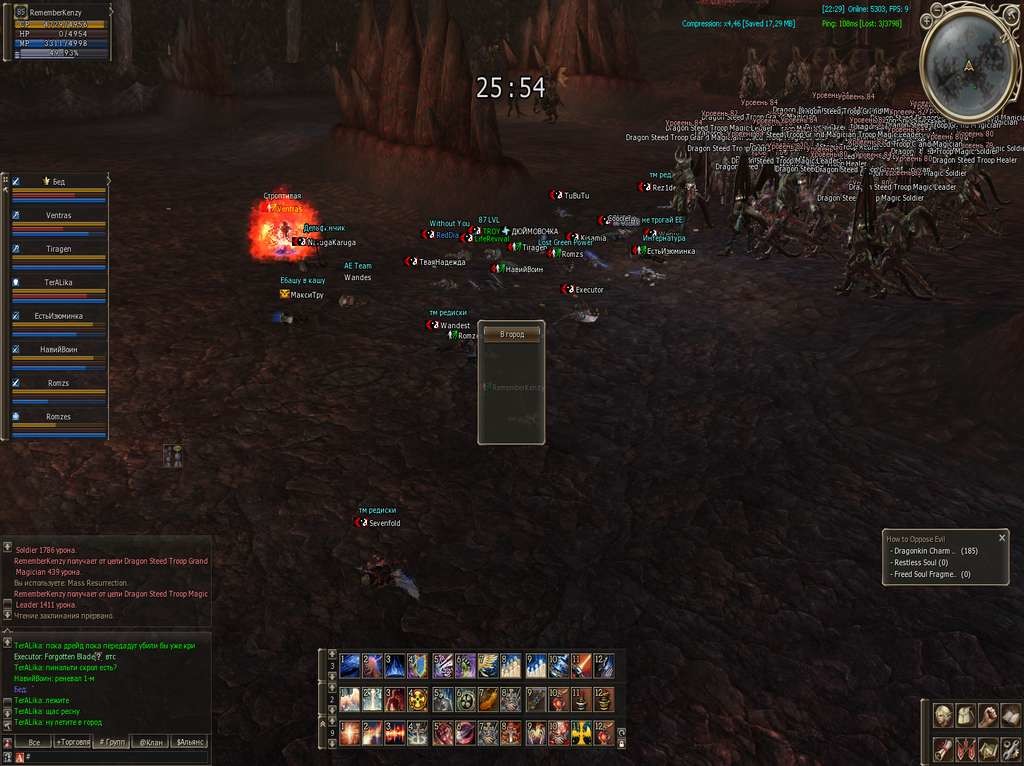This screenshot has width=1024, height=766.
Task: Switch to the "Все" chat tab
Action: (33, 743)
